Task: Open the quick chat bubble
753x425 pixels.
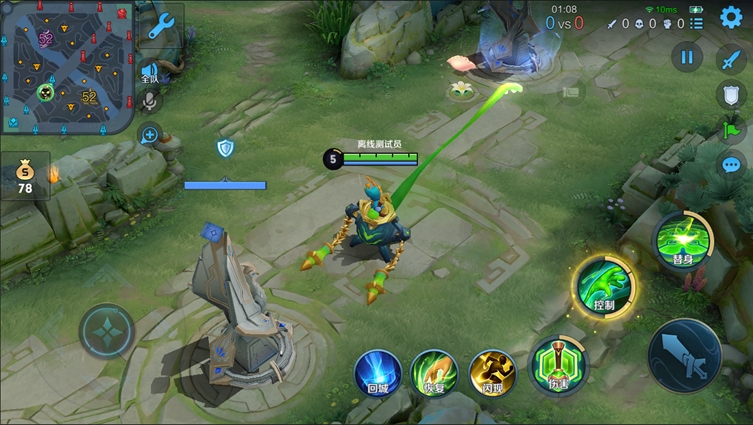Action: [731, 164]
